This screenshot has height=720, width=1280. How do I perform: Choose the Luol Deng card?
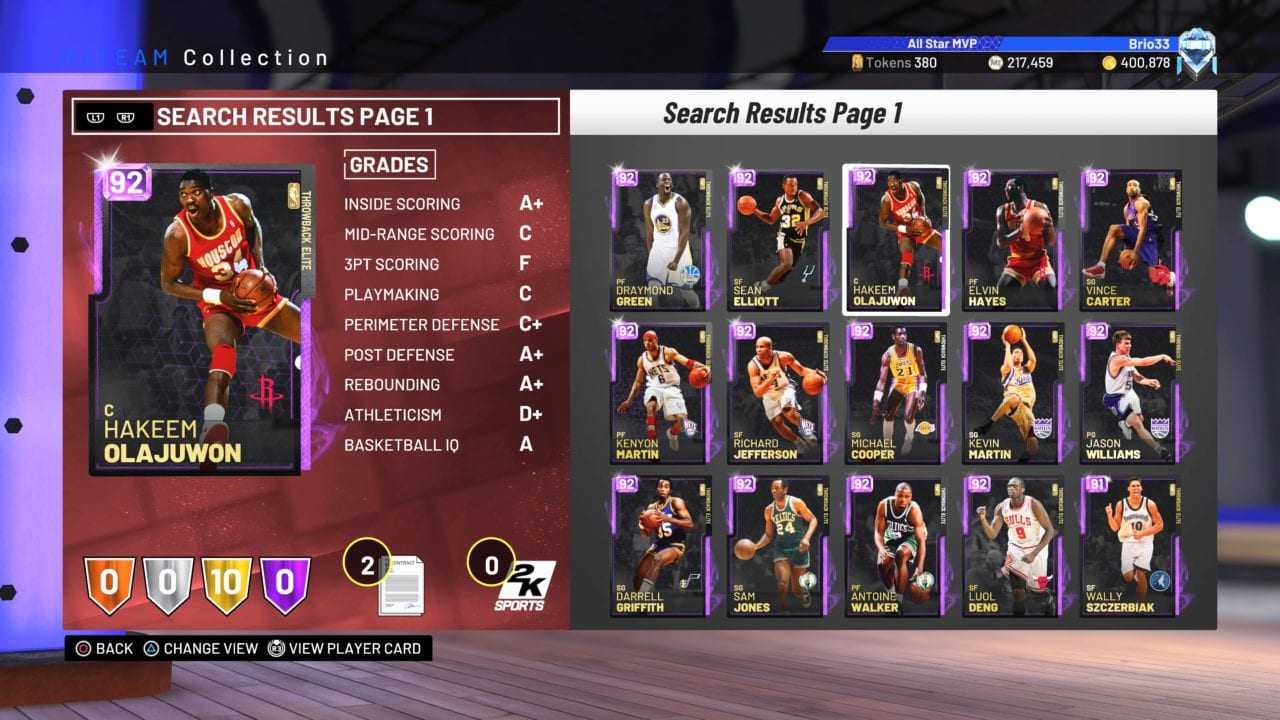point(1012,546)
